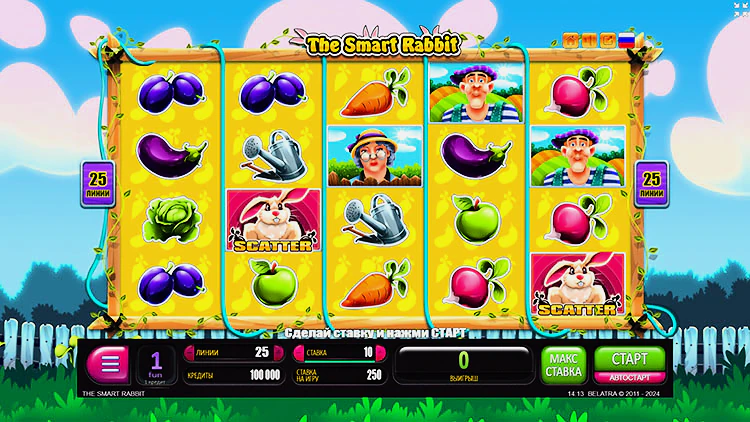The width and height of the screenshot is (750, 422).
Task: Click the green START spin button
Action: click(x=629, y=358)
